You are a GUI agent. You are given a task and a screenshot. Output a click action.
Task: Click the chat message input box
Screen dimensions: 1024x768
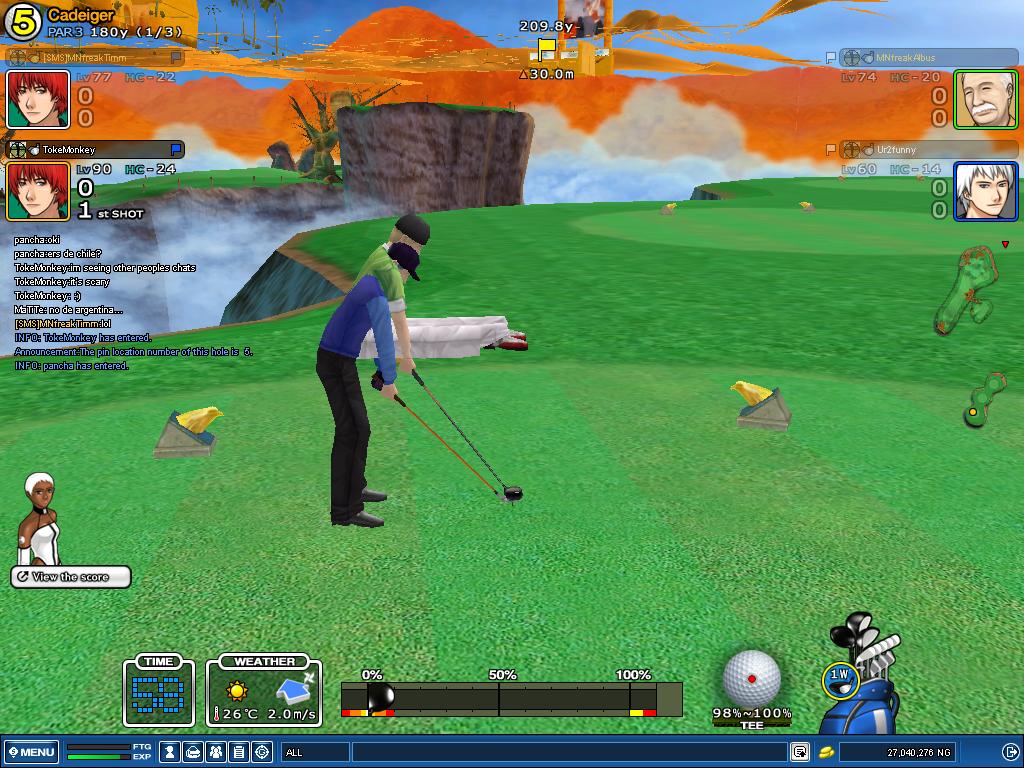(x=568, y=752)
